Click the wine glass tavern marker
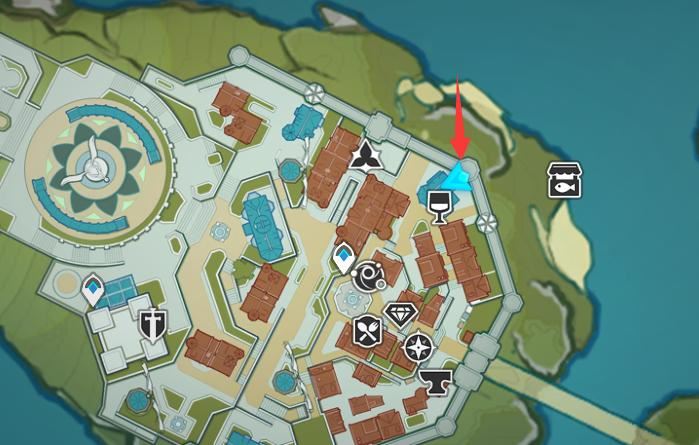 pyautogui.click(x=437, y=206)
